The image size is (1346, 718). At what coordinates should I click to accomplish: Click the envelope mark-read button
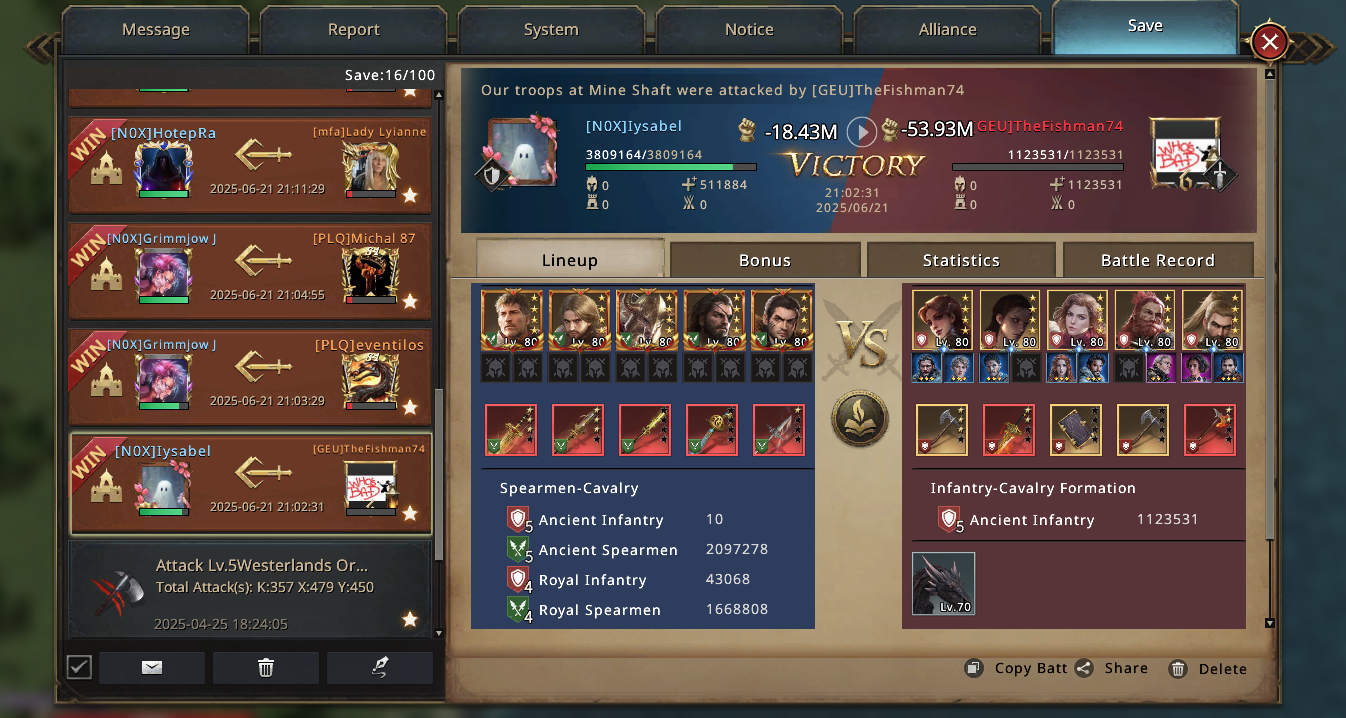point(152,668)
